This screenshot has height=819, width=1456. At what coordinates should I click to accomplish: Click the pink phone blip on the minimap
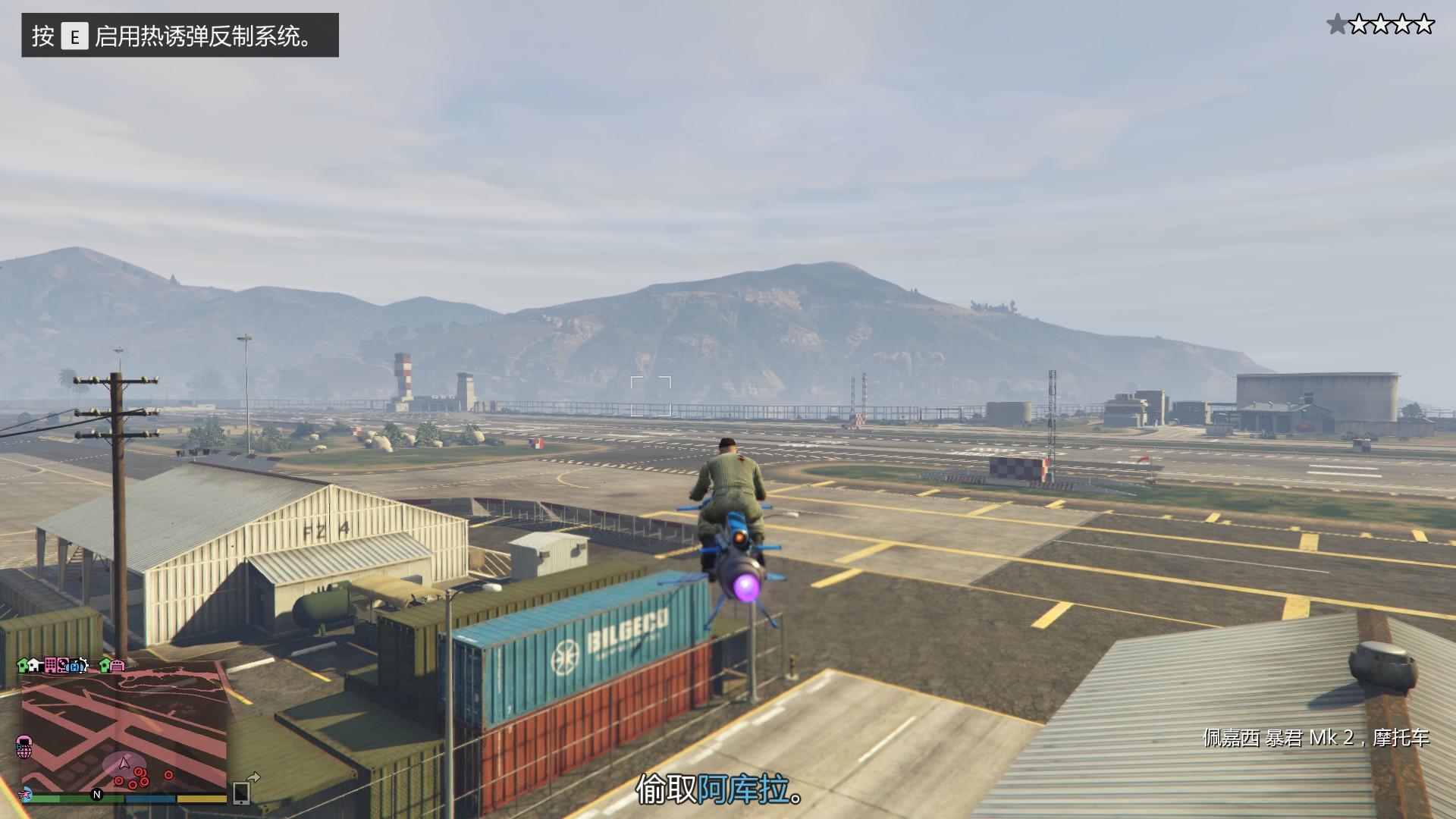pos(24,745)
